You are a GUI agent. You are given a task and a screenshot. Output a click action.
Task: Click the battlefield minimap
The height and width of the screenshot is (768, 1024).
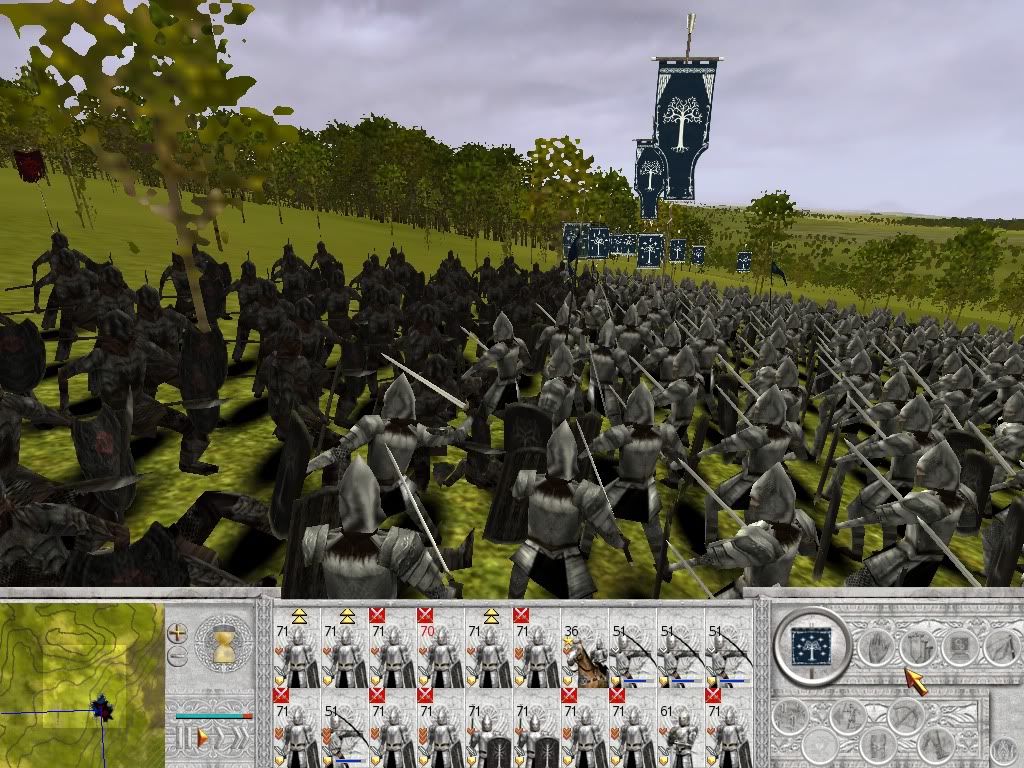coord(82,682)
